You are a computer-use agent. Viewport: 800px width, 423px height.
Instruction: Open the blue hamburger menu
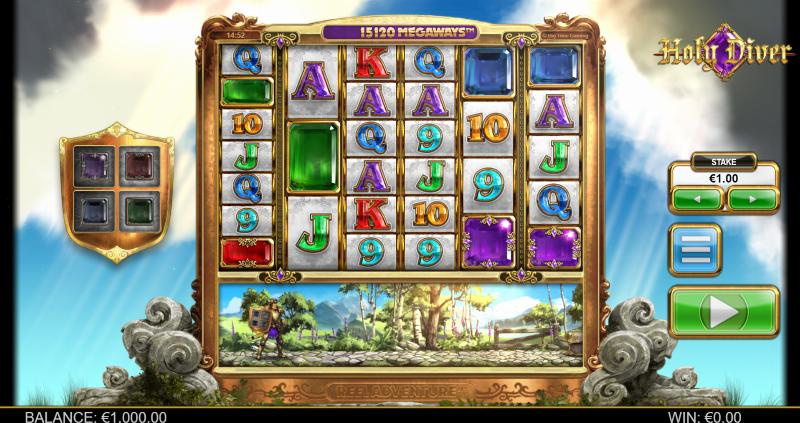[695, 249]
